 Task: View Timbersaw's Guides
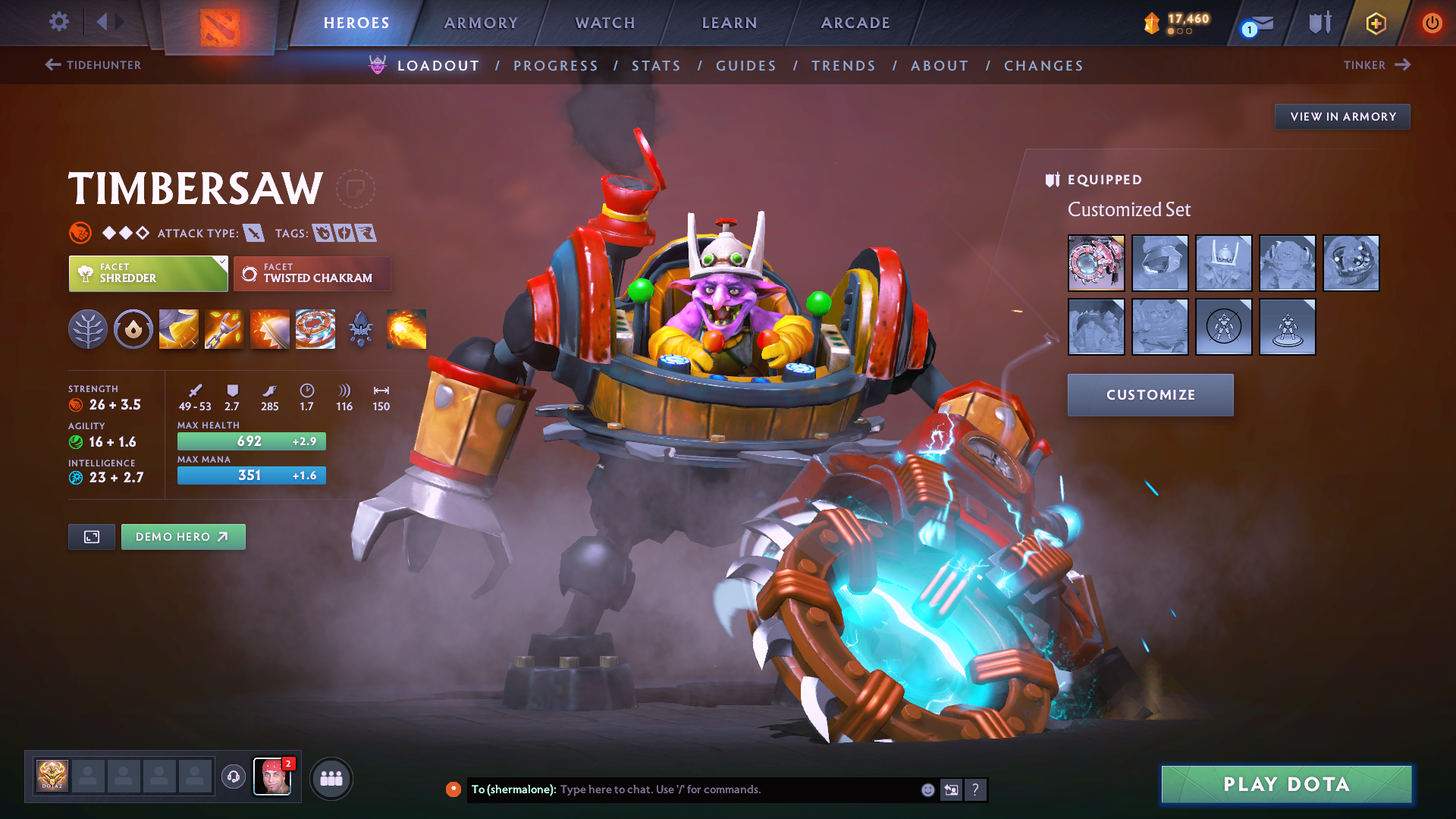click(x=746, y=66)
